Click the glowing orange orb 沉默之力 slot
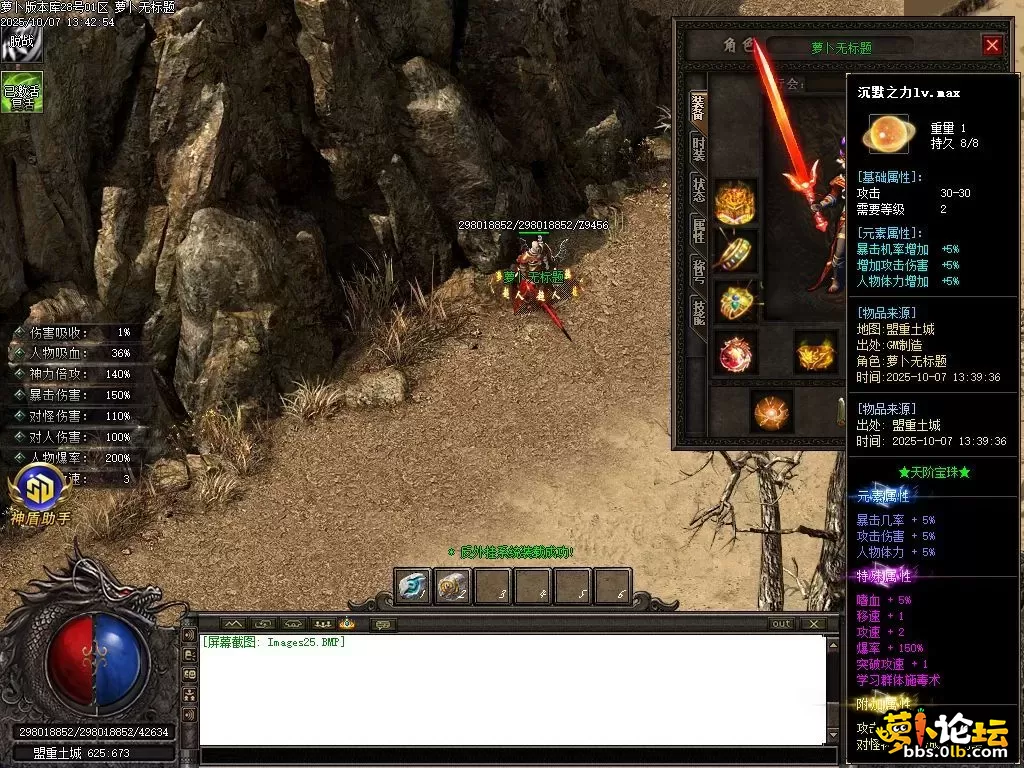 [771, 411]
